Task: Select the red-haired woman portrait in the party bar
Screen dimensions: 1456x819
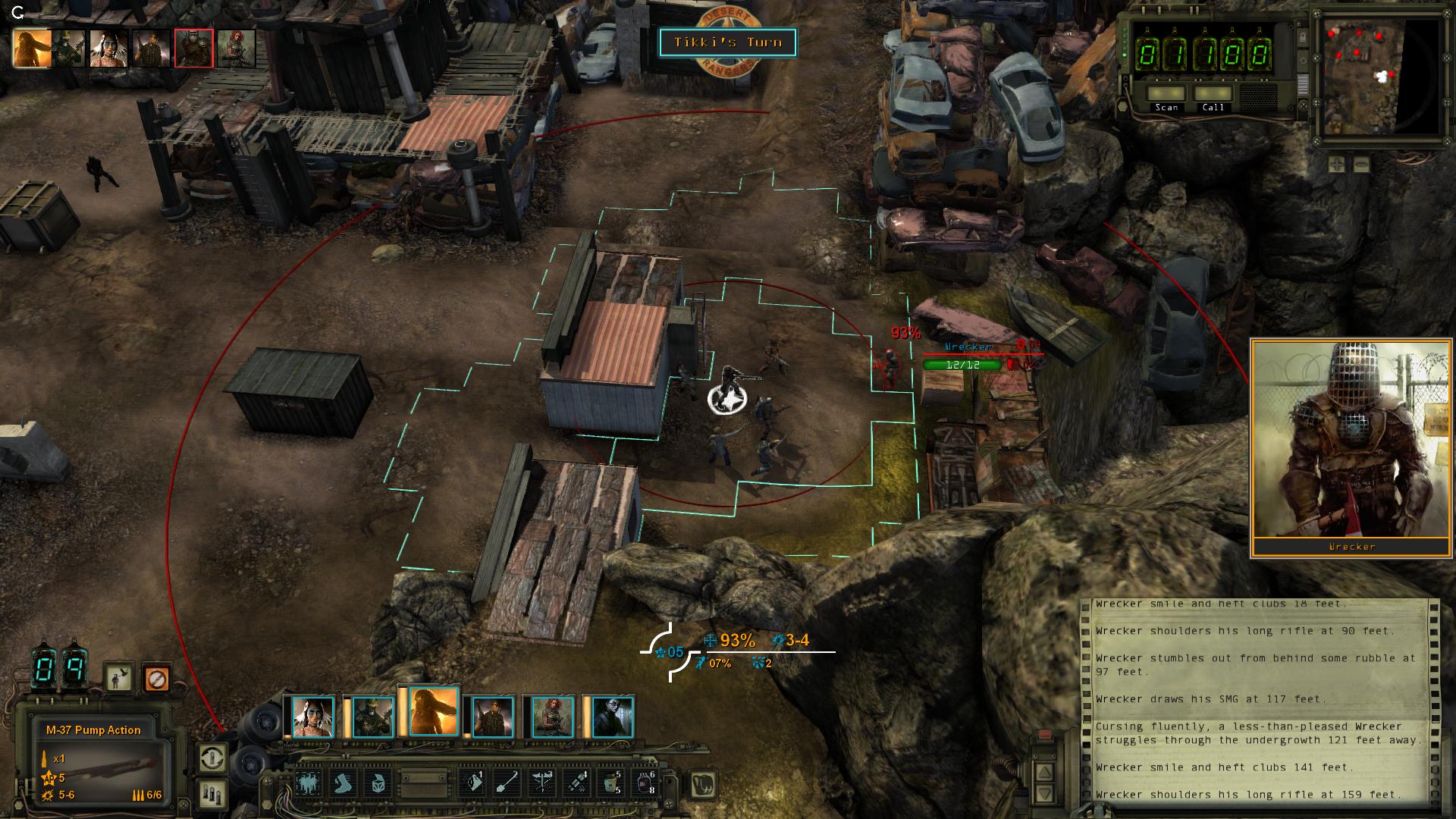Action: coord(552,717)
